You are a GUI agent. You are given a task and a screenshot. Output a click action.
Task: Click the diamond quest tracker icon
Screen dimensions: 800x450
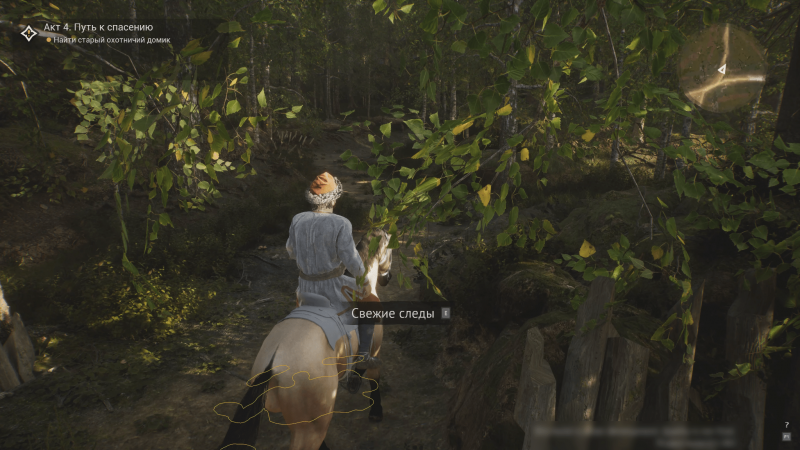[28, 33]
